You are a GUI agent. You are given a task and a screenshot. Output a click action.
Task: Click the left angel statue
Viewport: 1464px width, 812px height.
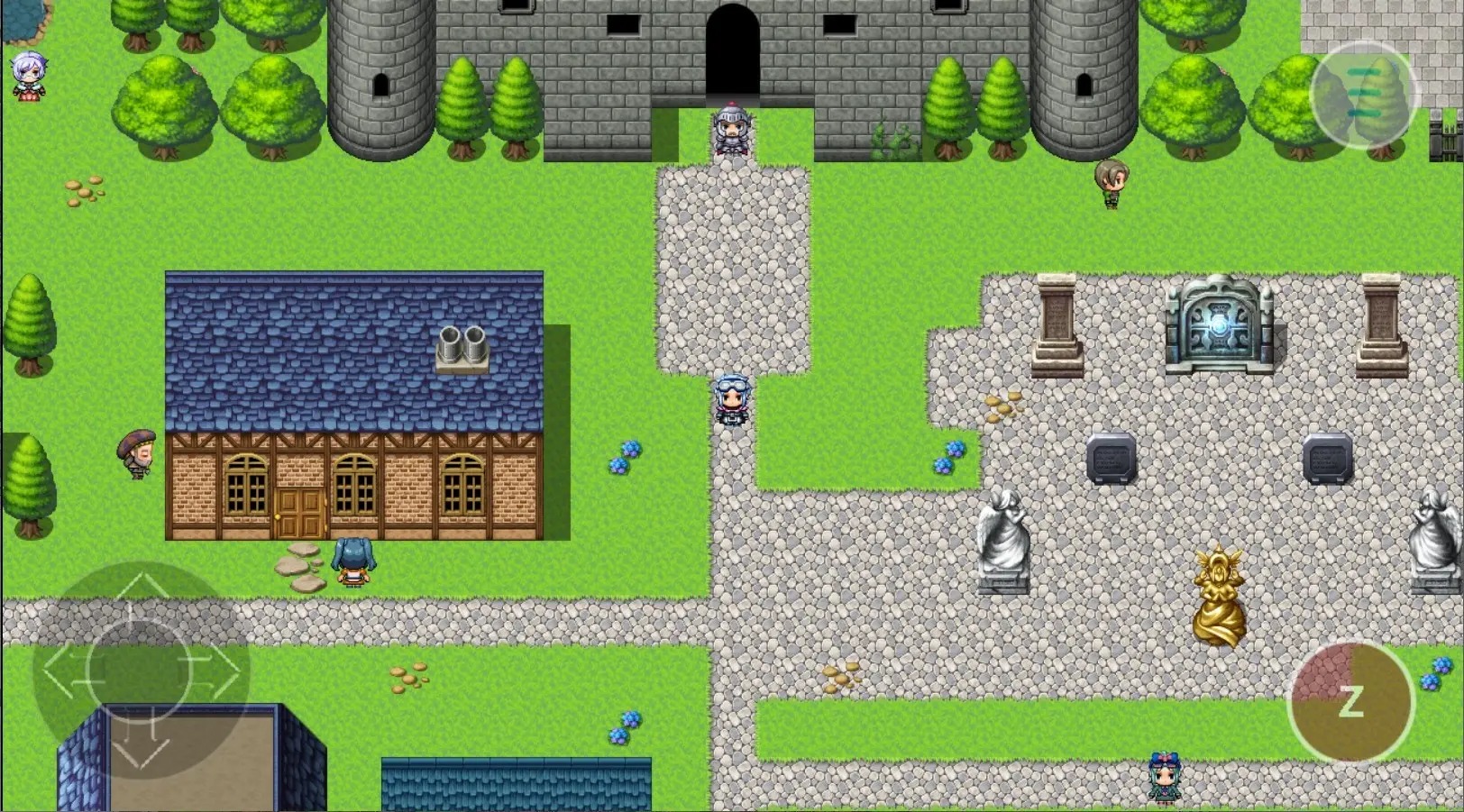[x=1005, y=541]
